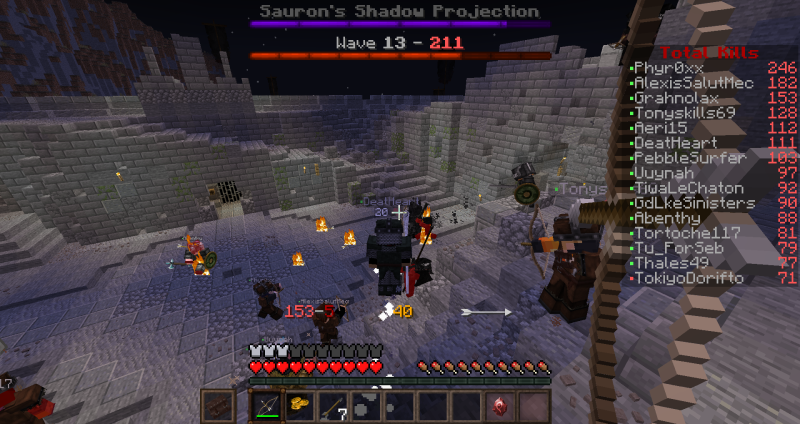Click the DeatHeart scoreboard entry
Screen dimensions: 800x424
point(676,143)
